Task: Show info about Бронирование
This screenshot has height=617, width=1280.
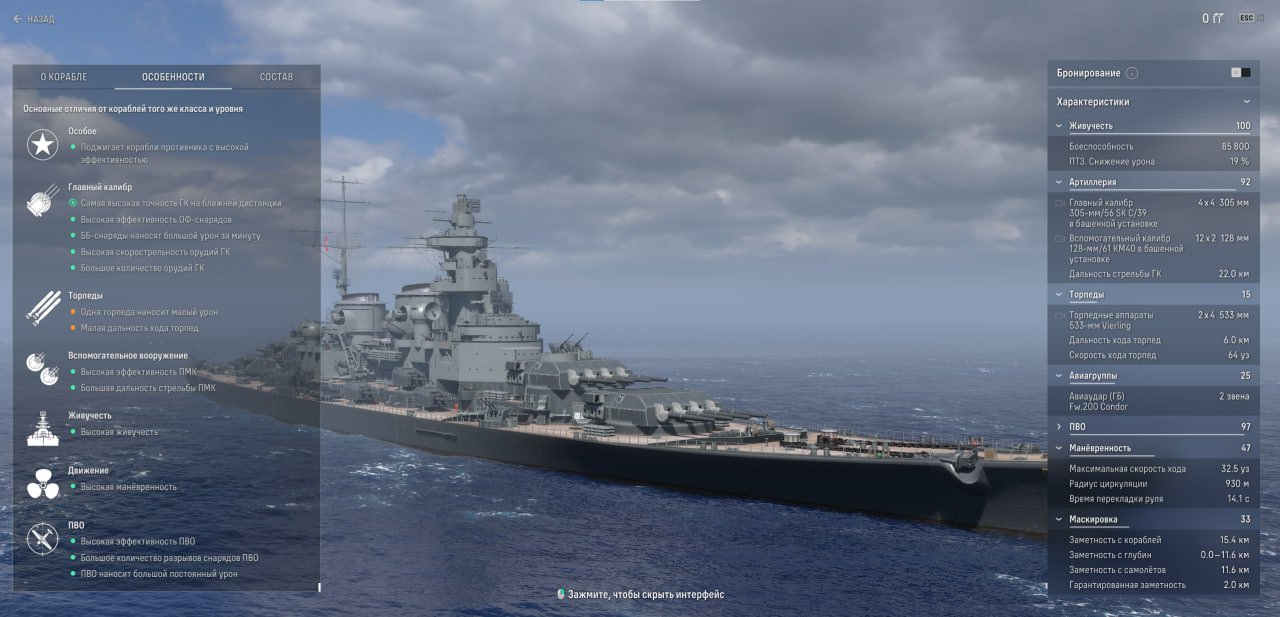Action: coord(1132,73)
